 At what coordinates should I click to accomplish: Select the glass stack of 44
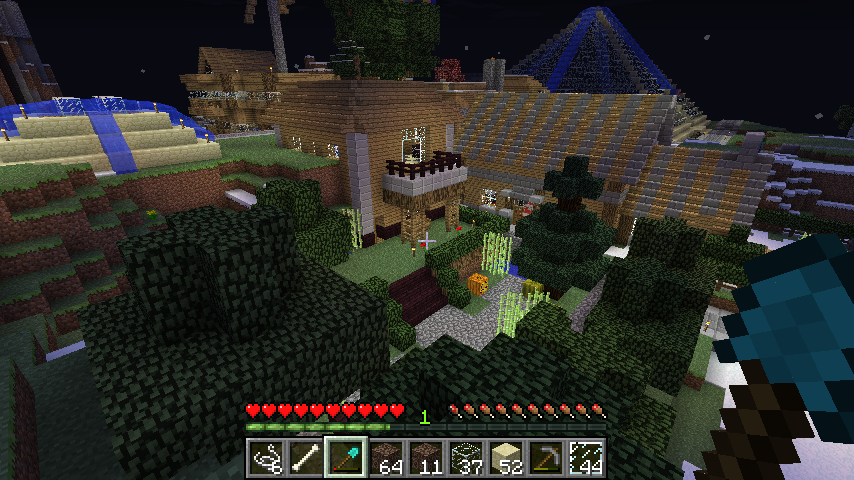586,458
